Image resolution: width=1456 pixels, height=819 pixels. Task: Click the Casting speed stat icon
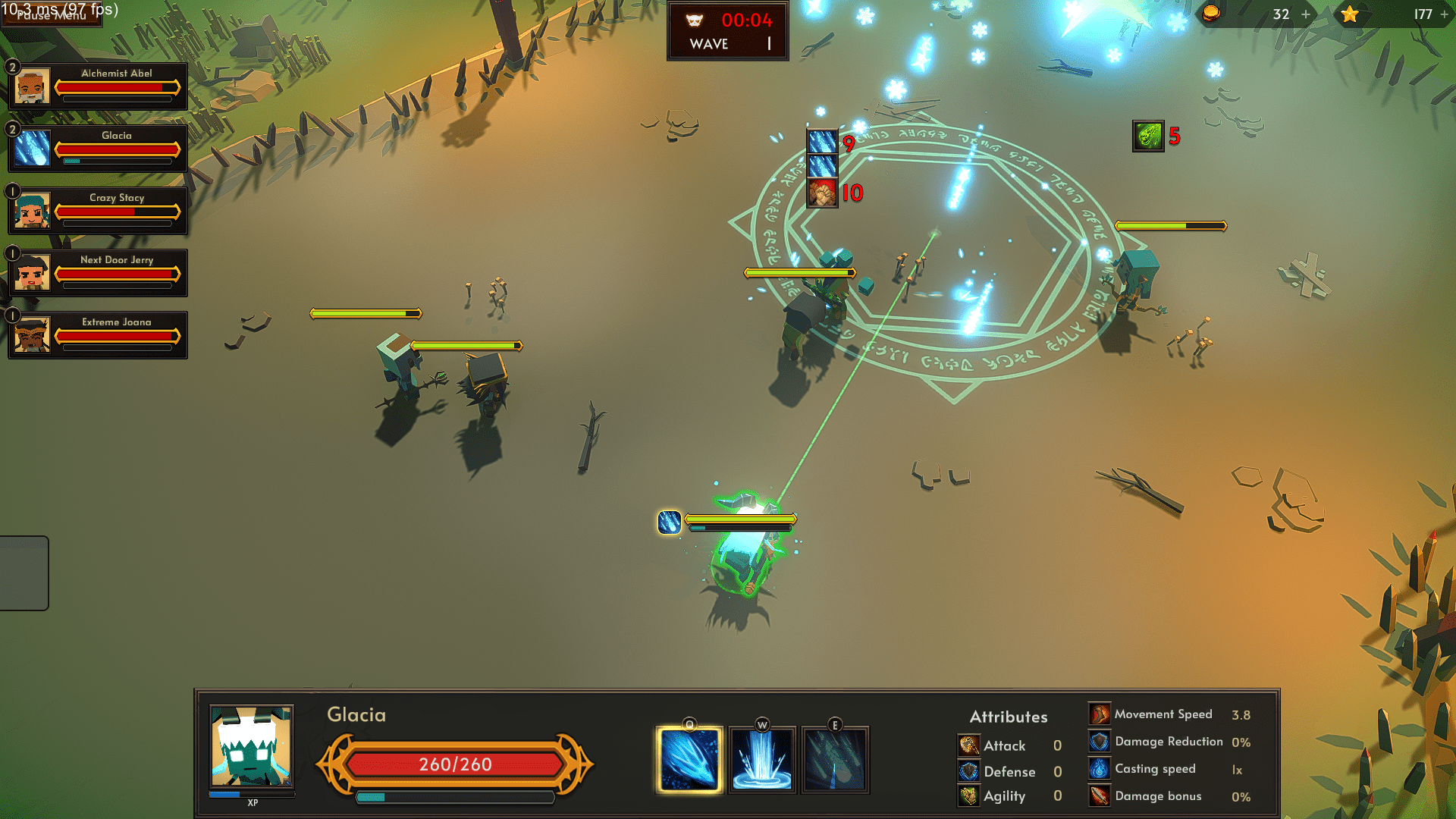click(1100, 769)
